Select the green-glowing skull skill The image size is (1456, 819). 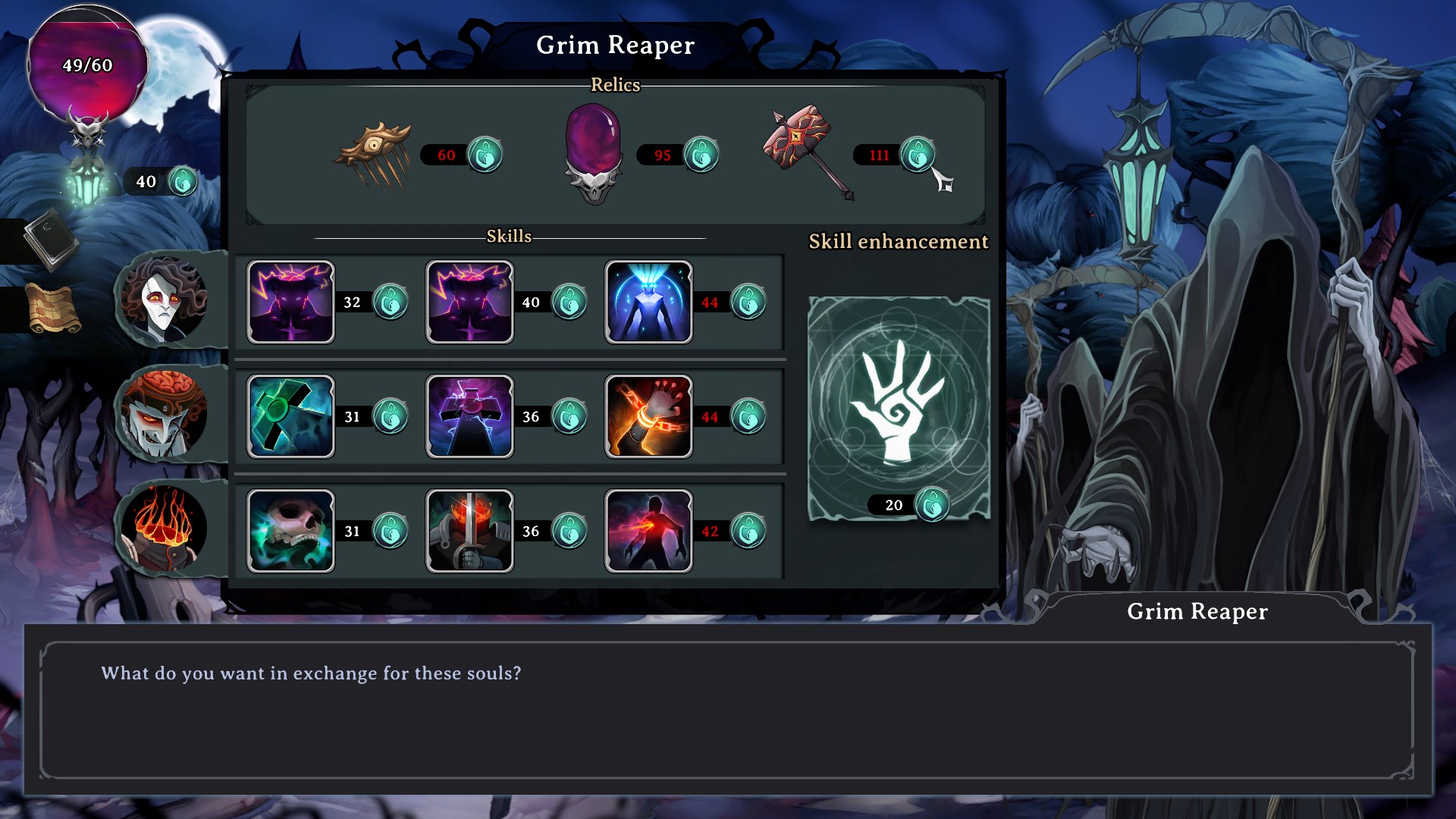tap(290, 531)
